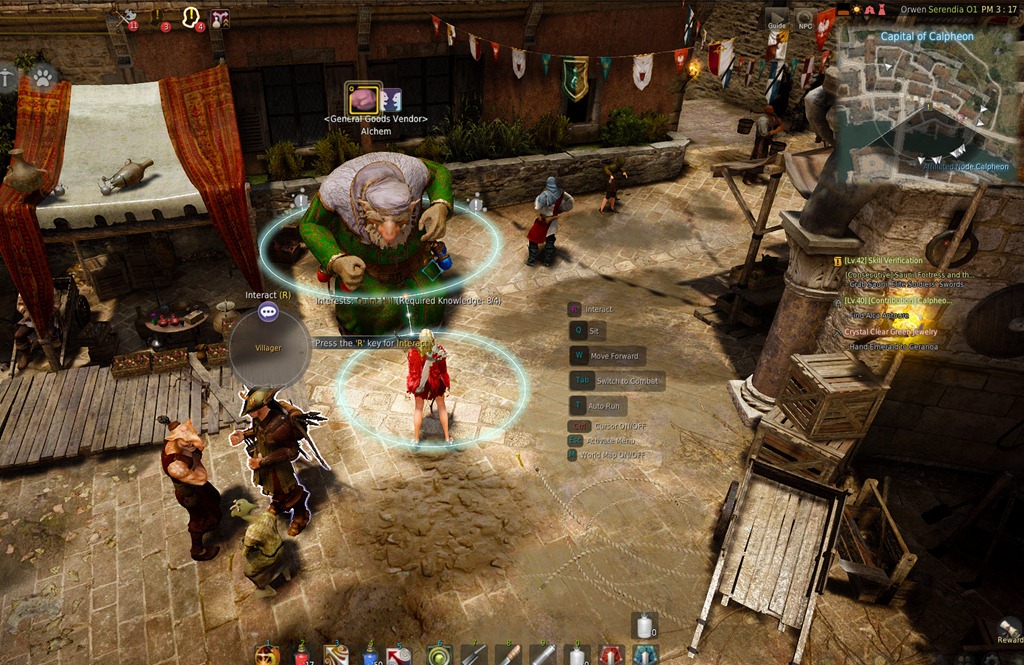This screenshot has width=1024, height=665.
Task: Open the Guide button near the minimap
Action: coord(777,24)
